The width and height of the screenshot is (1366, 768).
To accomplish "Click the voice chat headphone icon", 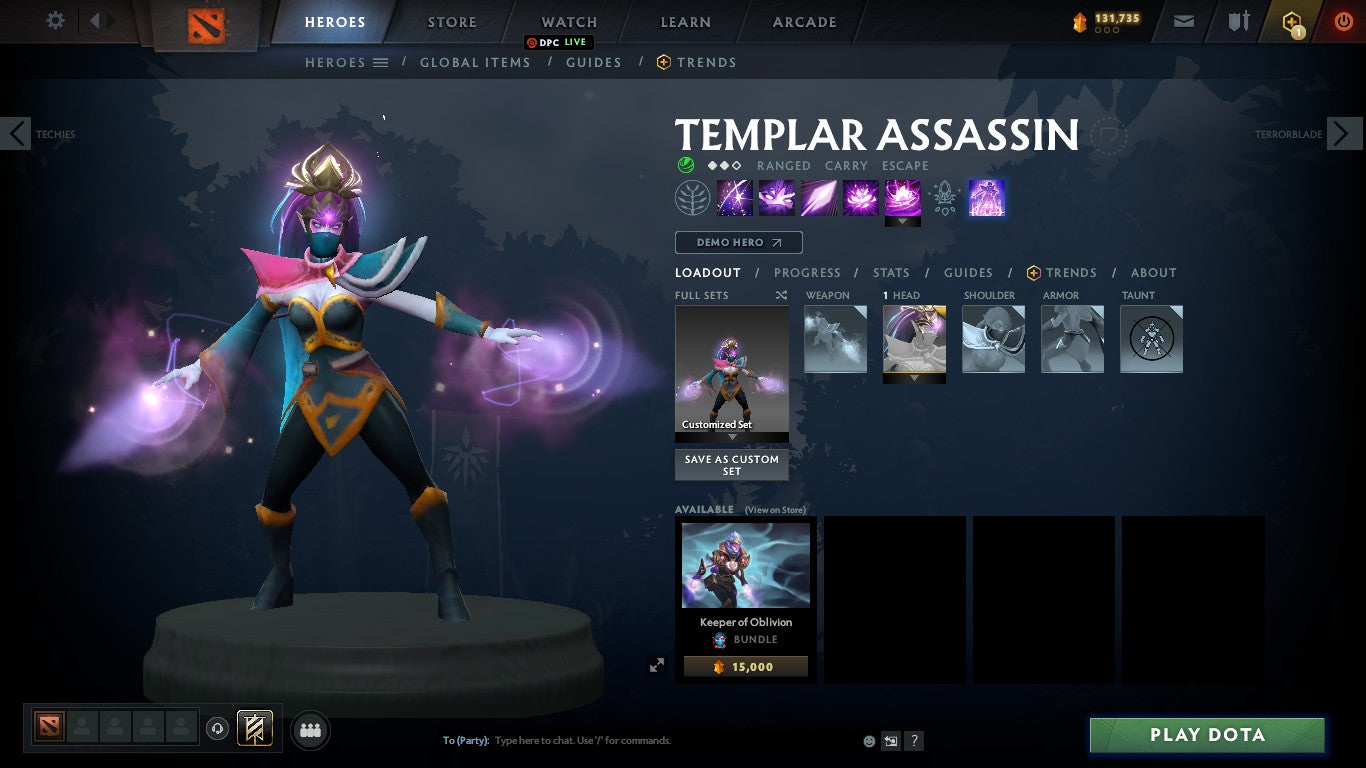I will pyautogui.click(x=218, y=730).
